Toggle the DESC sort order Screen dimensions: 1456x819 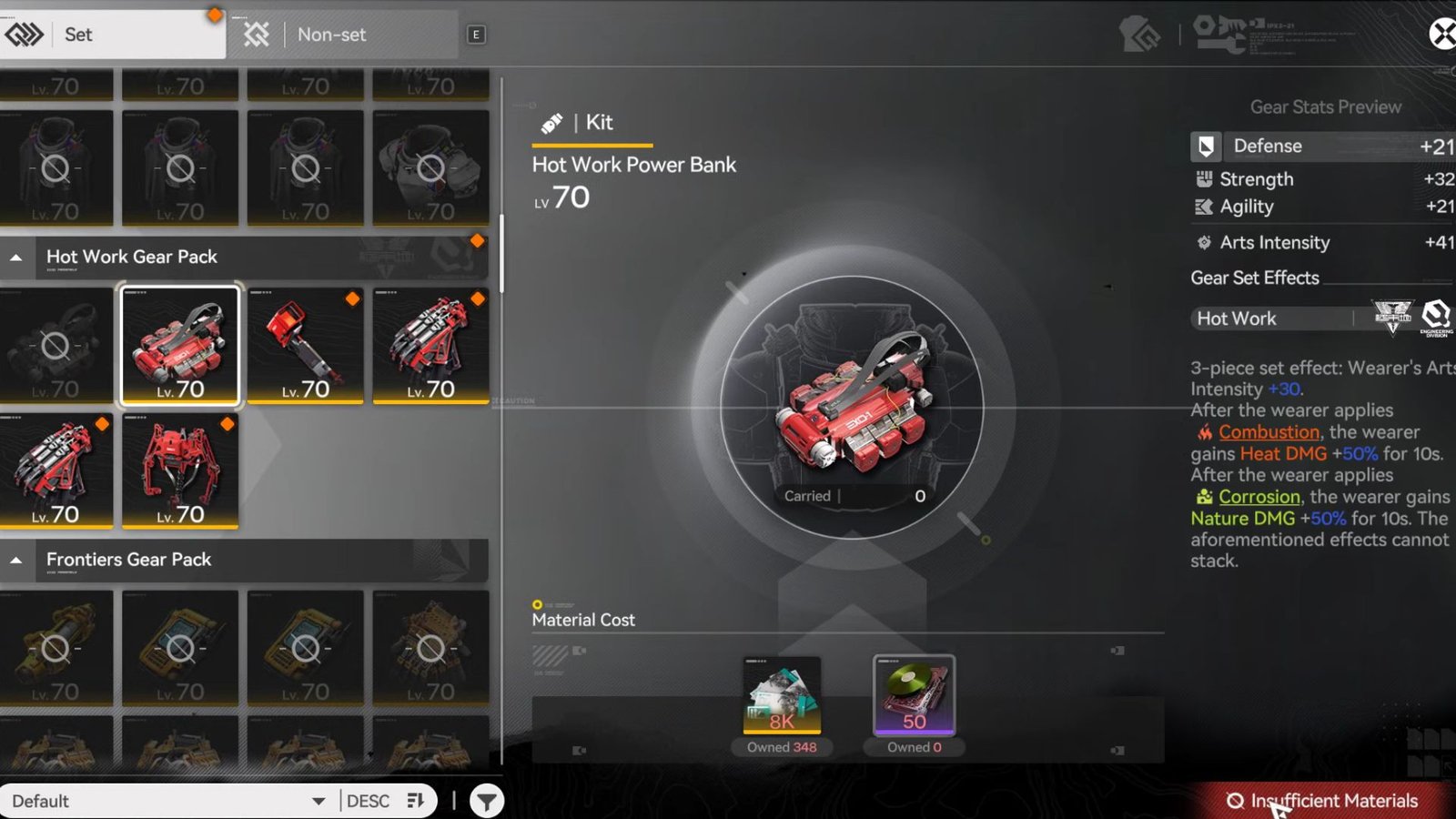(x=386, y=801)
